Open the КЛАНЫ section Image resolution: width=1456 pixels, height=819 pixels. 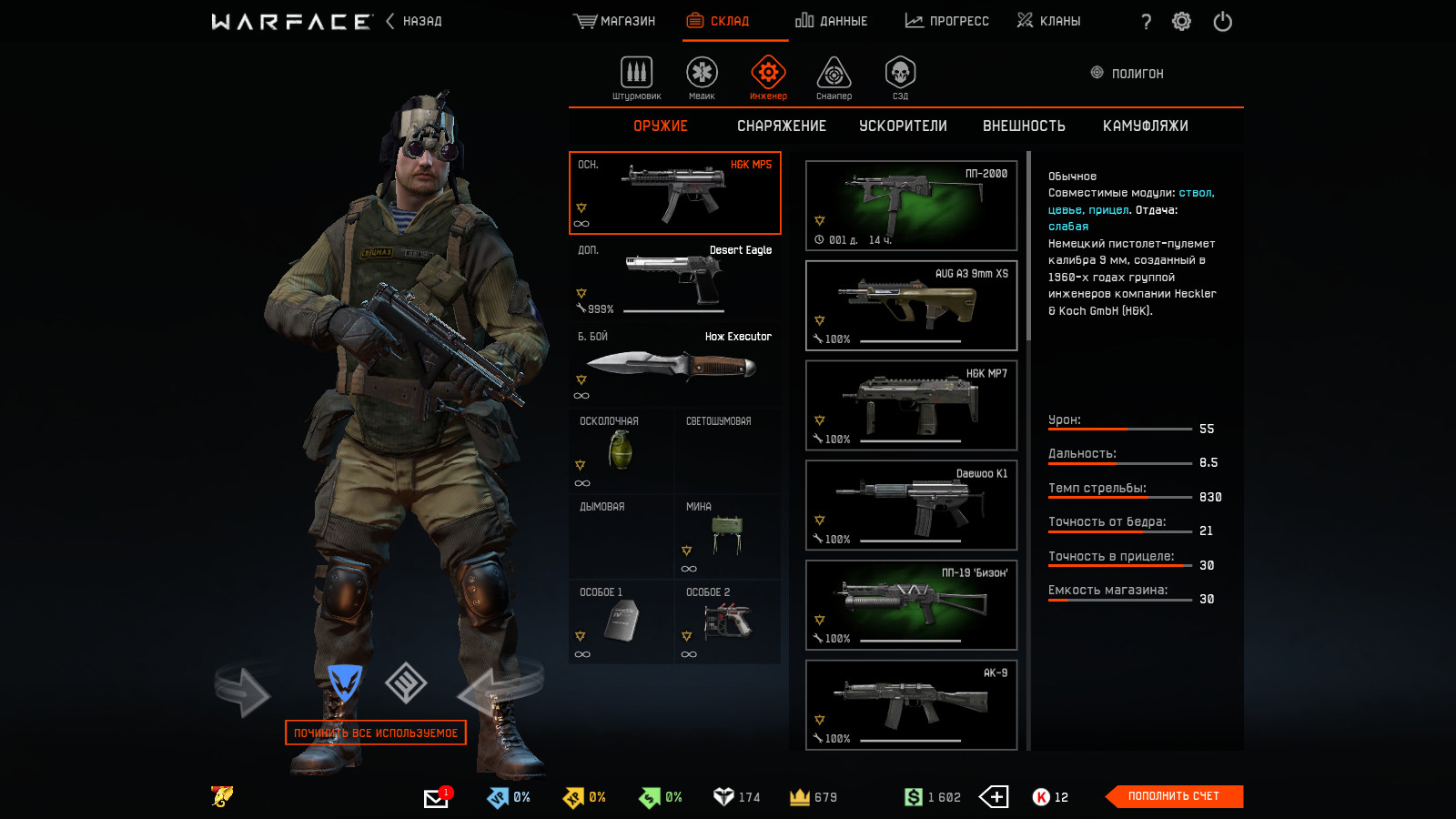tap(1048, 21)
